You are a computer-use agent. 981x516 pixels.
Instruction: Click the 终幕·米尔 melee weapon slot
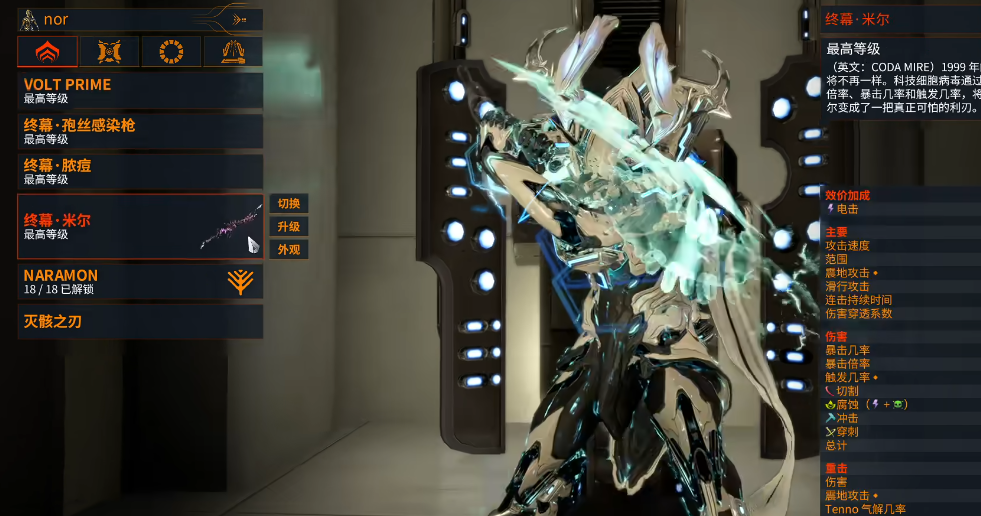pyautogui.click(x=140, y=226)
